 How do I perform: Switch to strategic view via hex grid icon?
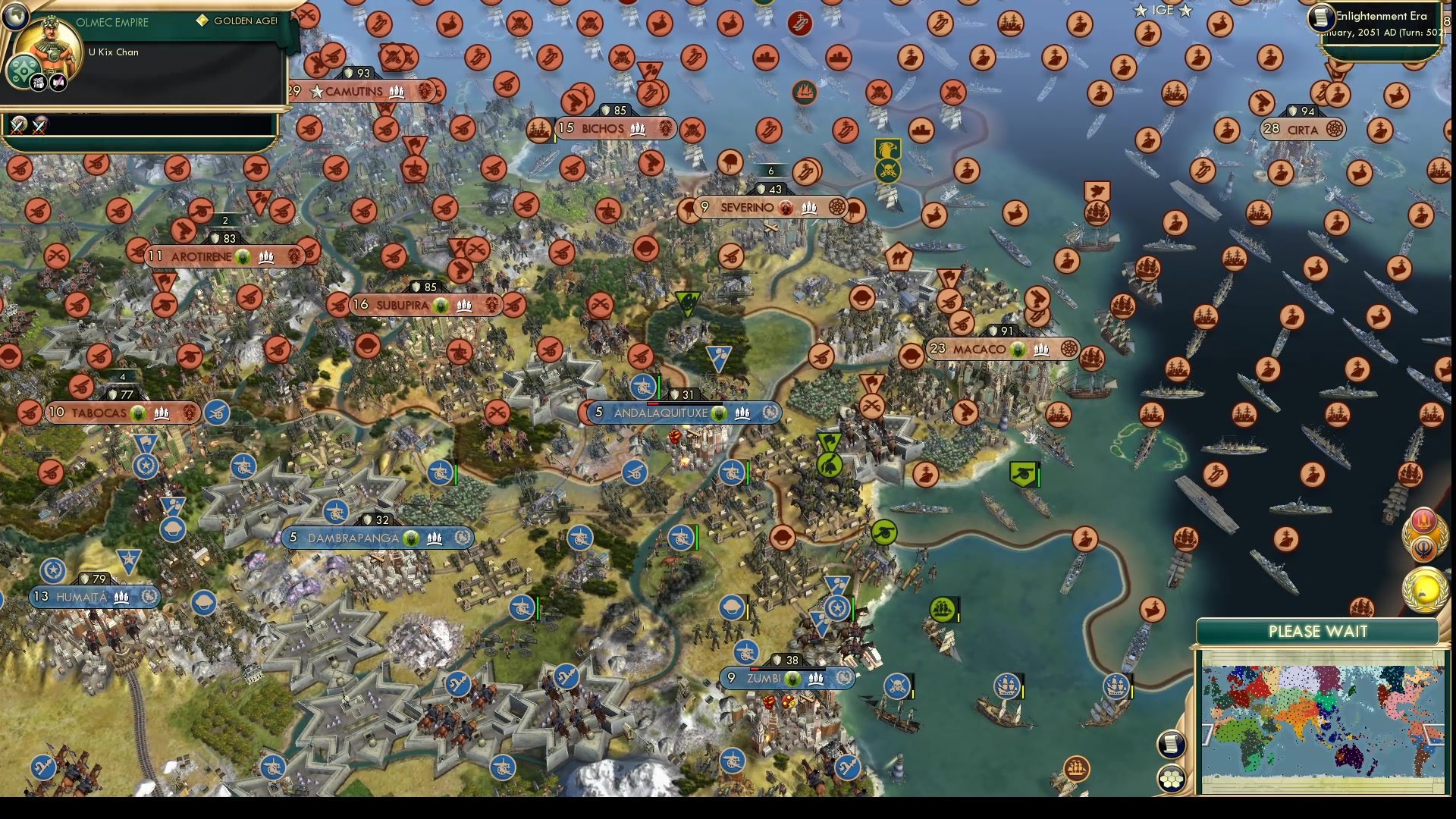pyautogui.click(x=1172, y=778)
